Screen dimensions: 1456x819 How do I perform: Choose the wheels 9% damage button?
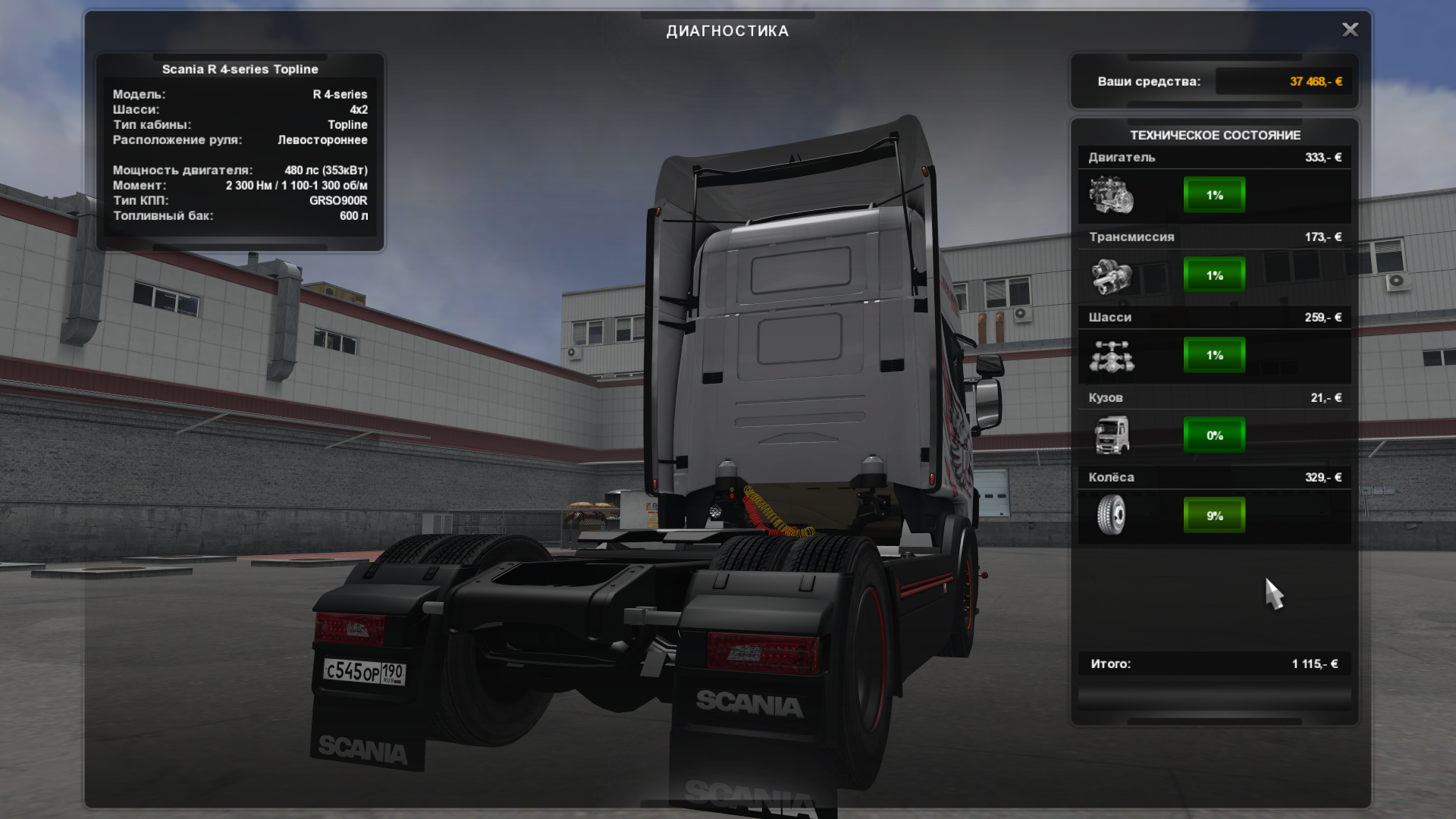1214,516
